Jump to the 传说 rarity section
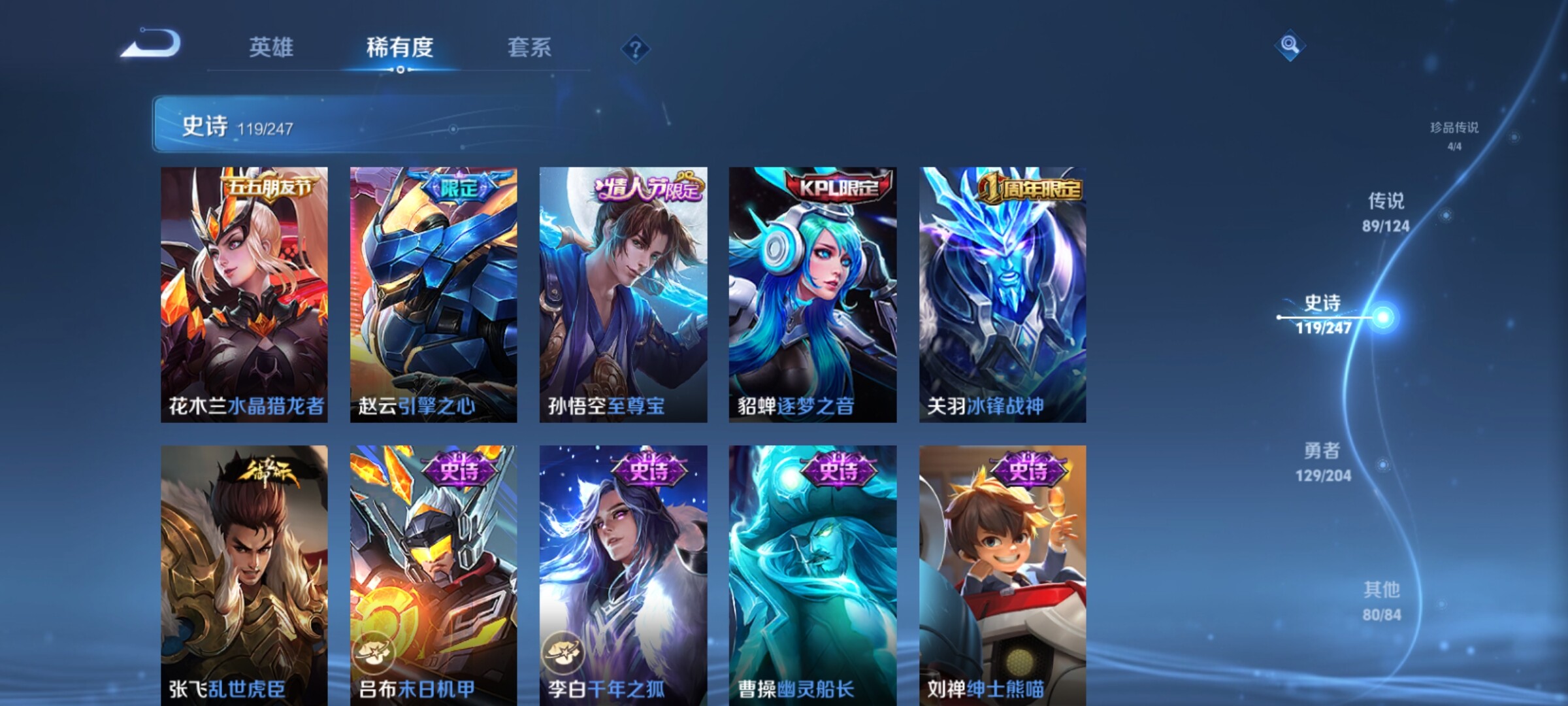The image size is (1568, 706). click(1386, 211)
